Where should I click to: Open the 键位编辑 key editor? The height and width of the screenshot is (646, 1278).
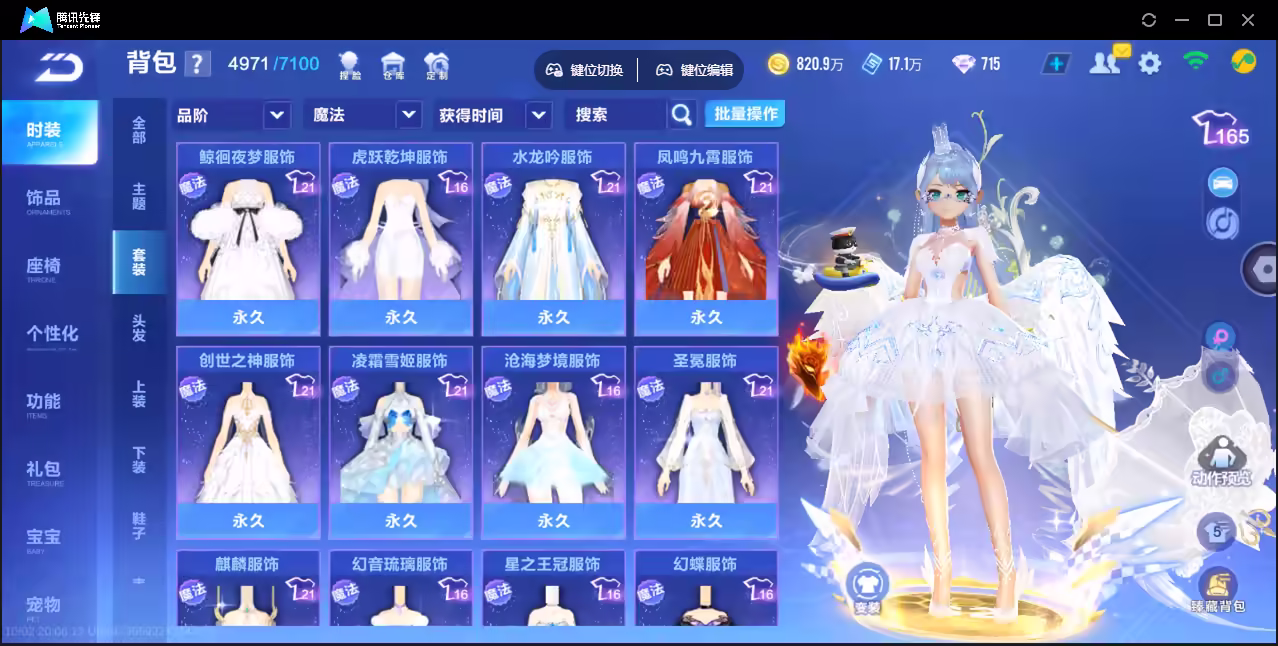(x=695, y=70)
